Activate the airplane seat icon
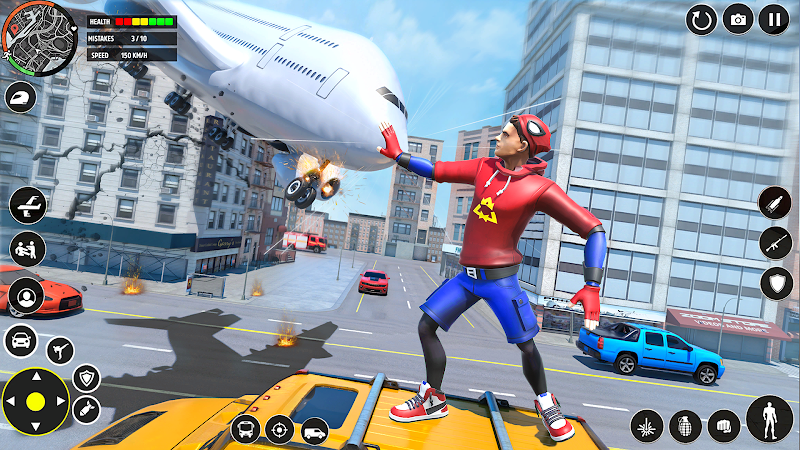Screen dimensions: 800x450 tap(28, 205)
